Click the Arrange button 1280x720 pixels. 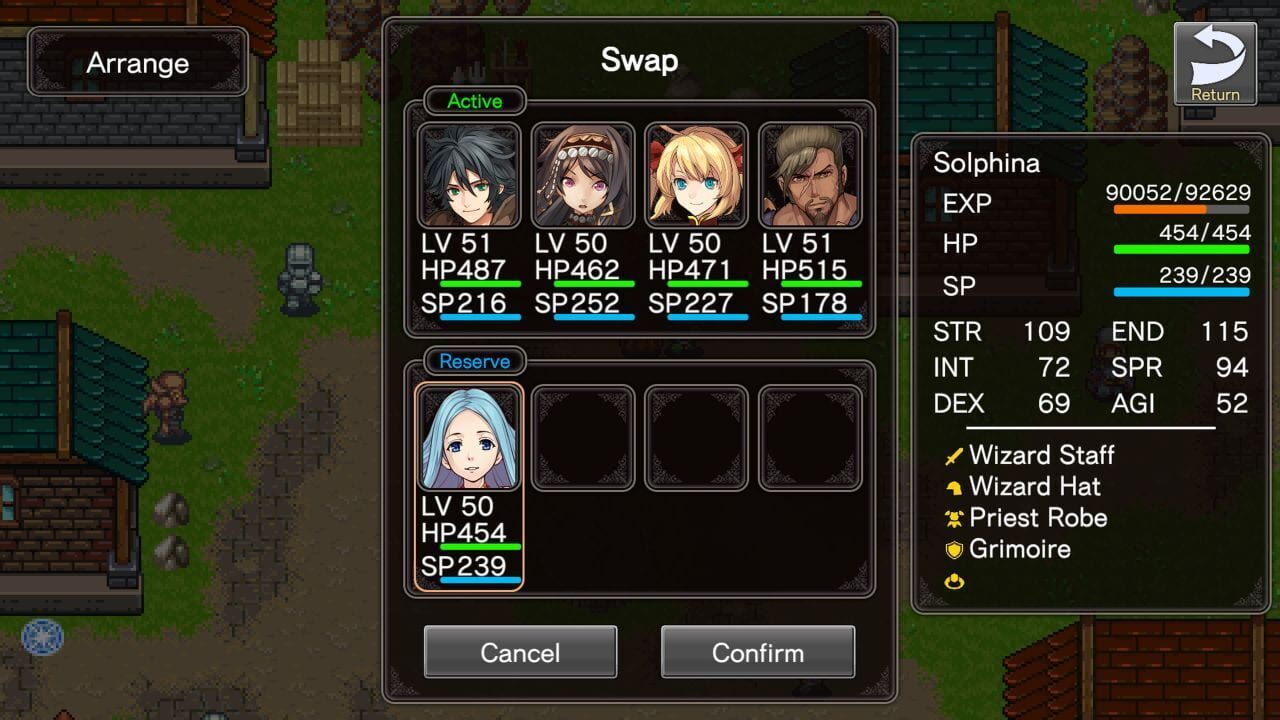pos(138,62)
